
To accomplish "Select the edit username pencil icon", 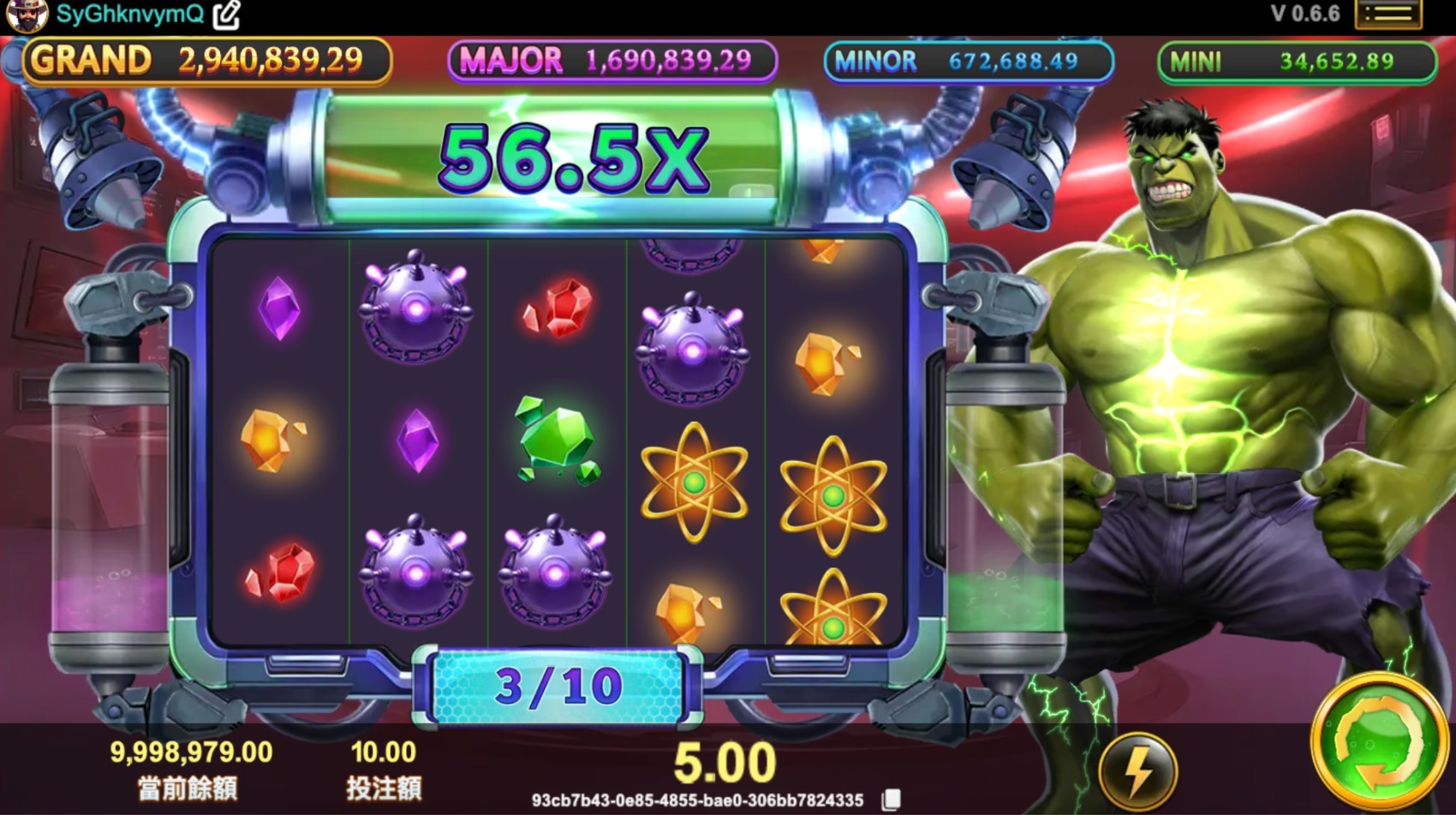I will pyautogui.click(x=225, y=13).
